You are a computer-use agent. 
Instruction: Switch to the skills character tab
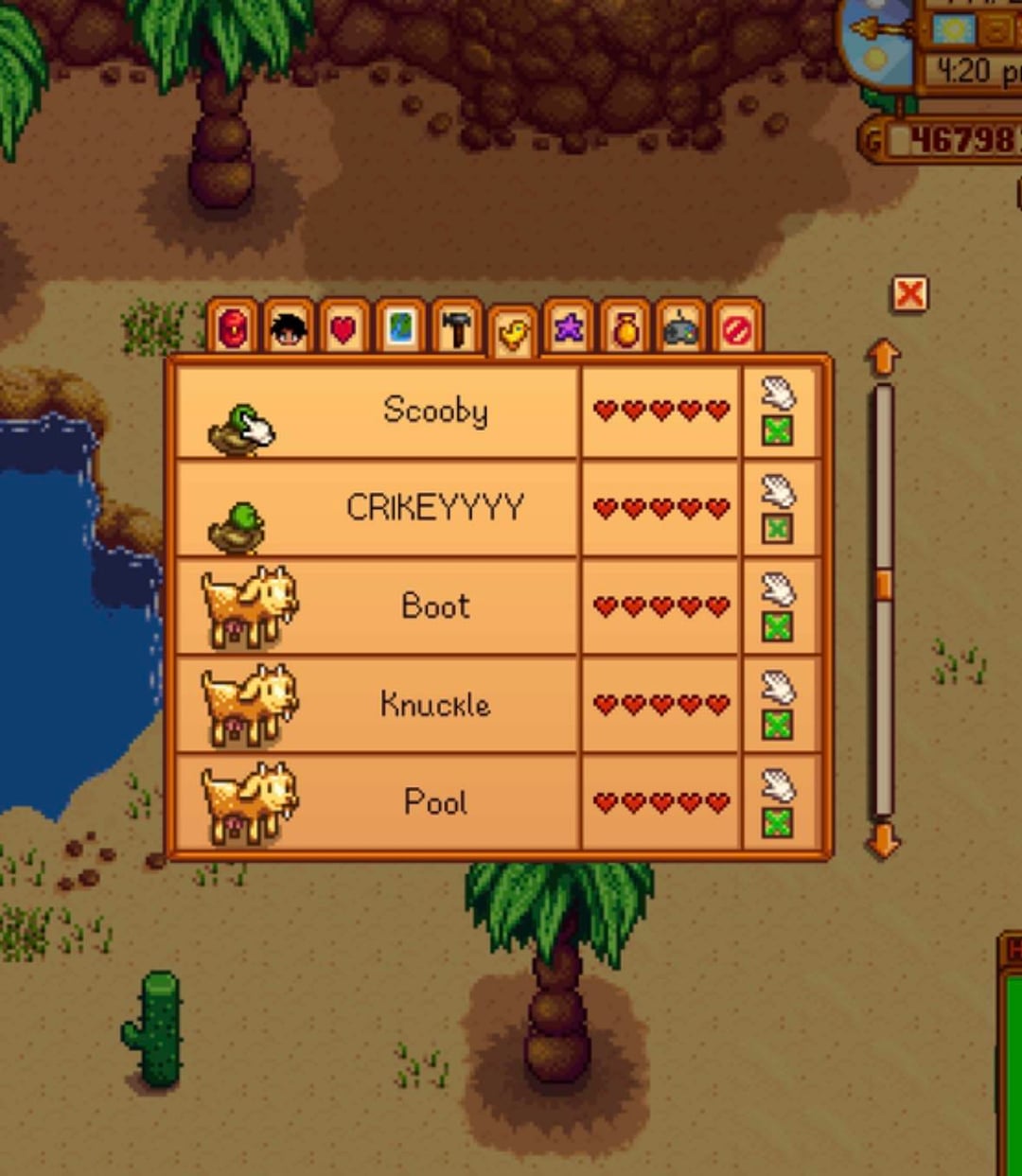tap(289, 328)
